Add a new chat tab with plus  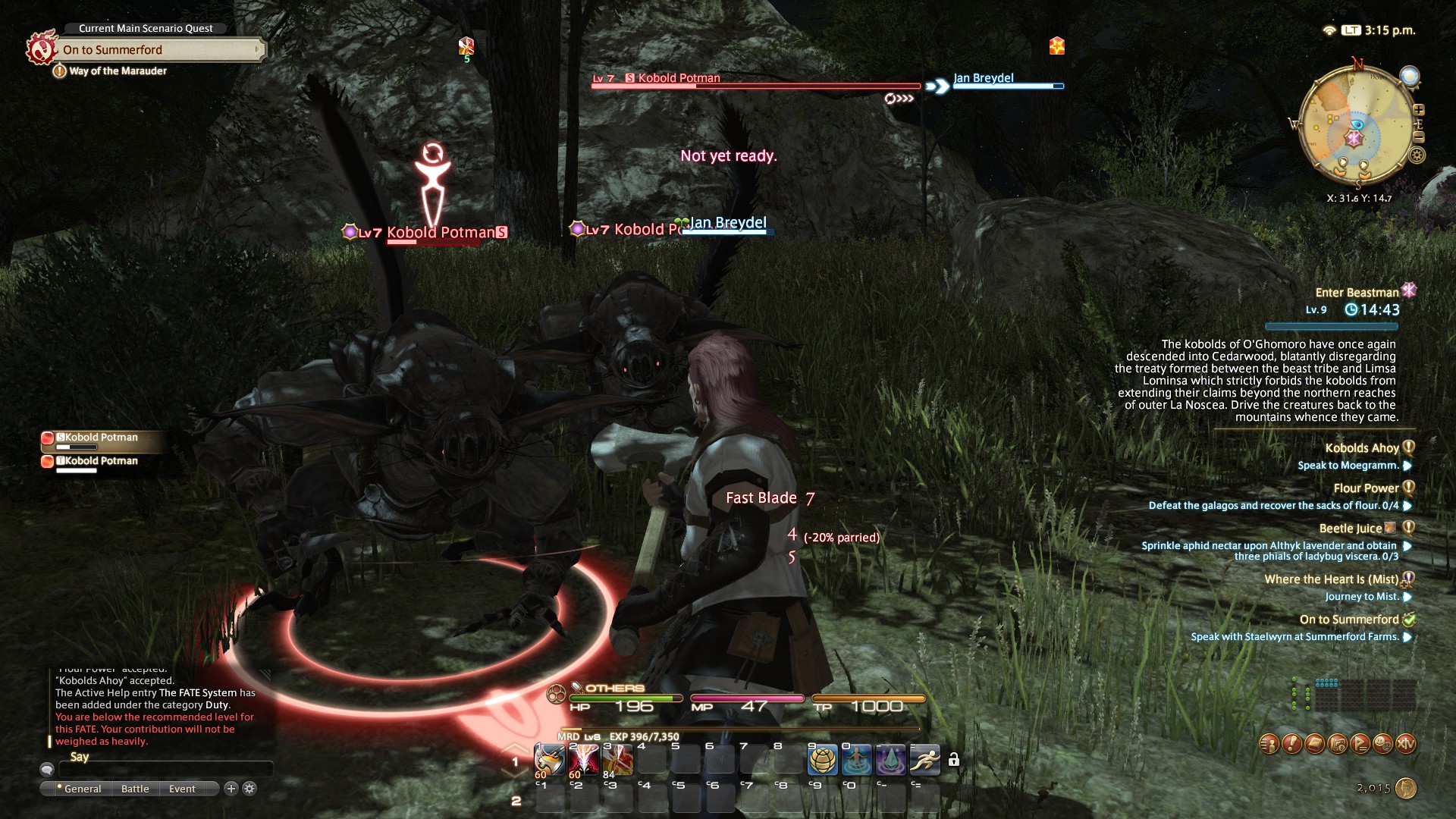tap(231, 789)
